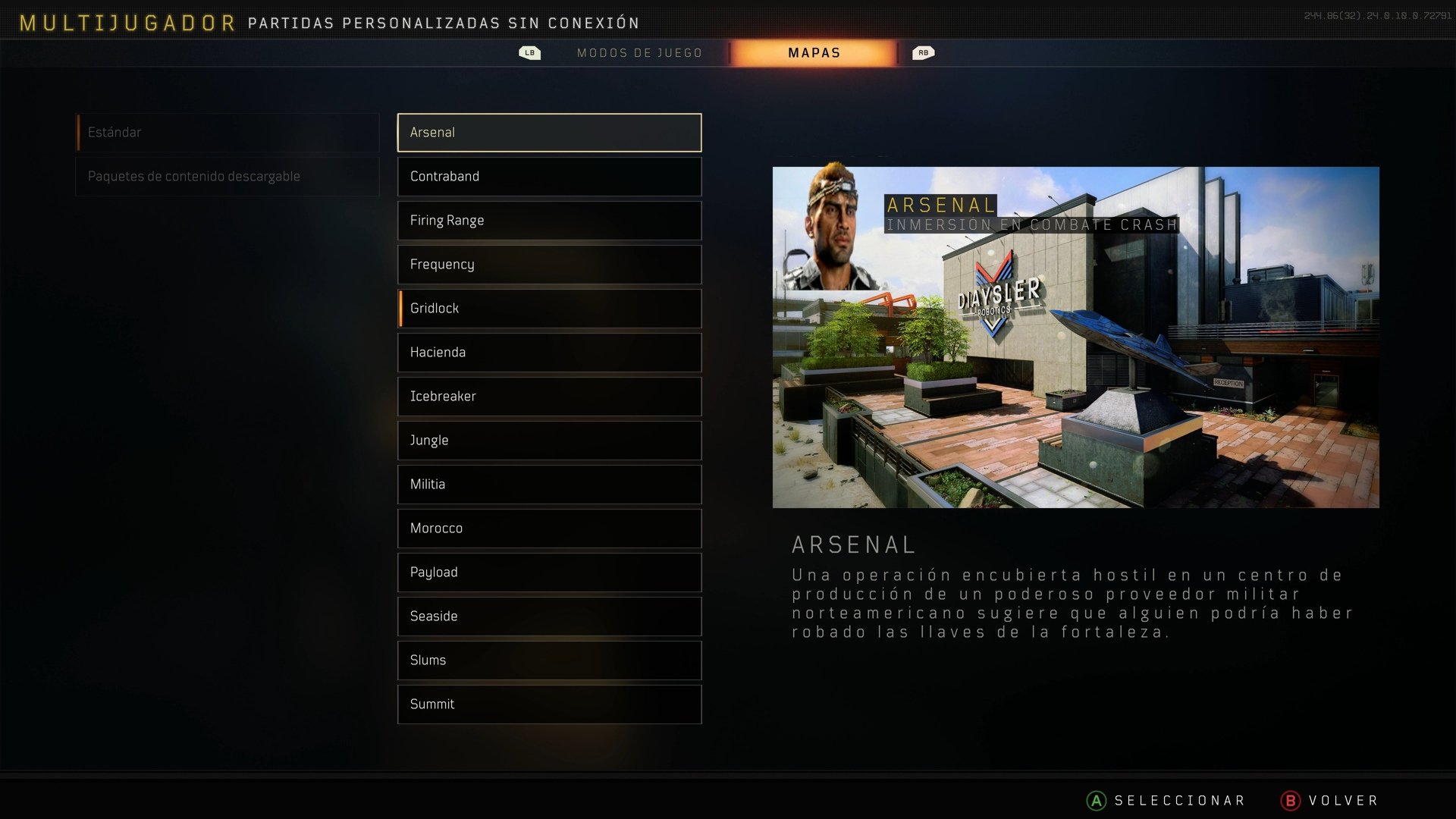This screenshot has height=819, width=1456.
Task: Click the RB bumper icon
Action: pyautogui.click(x=924, y=52)
